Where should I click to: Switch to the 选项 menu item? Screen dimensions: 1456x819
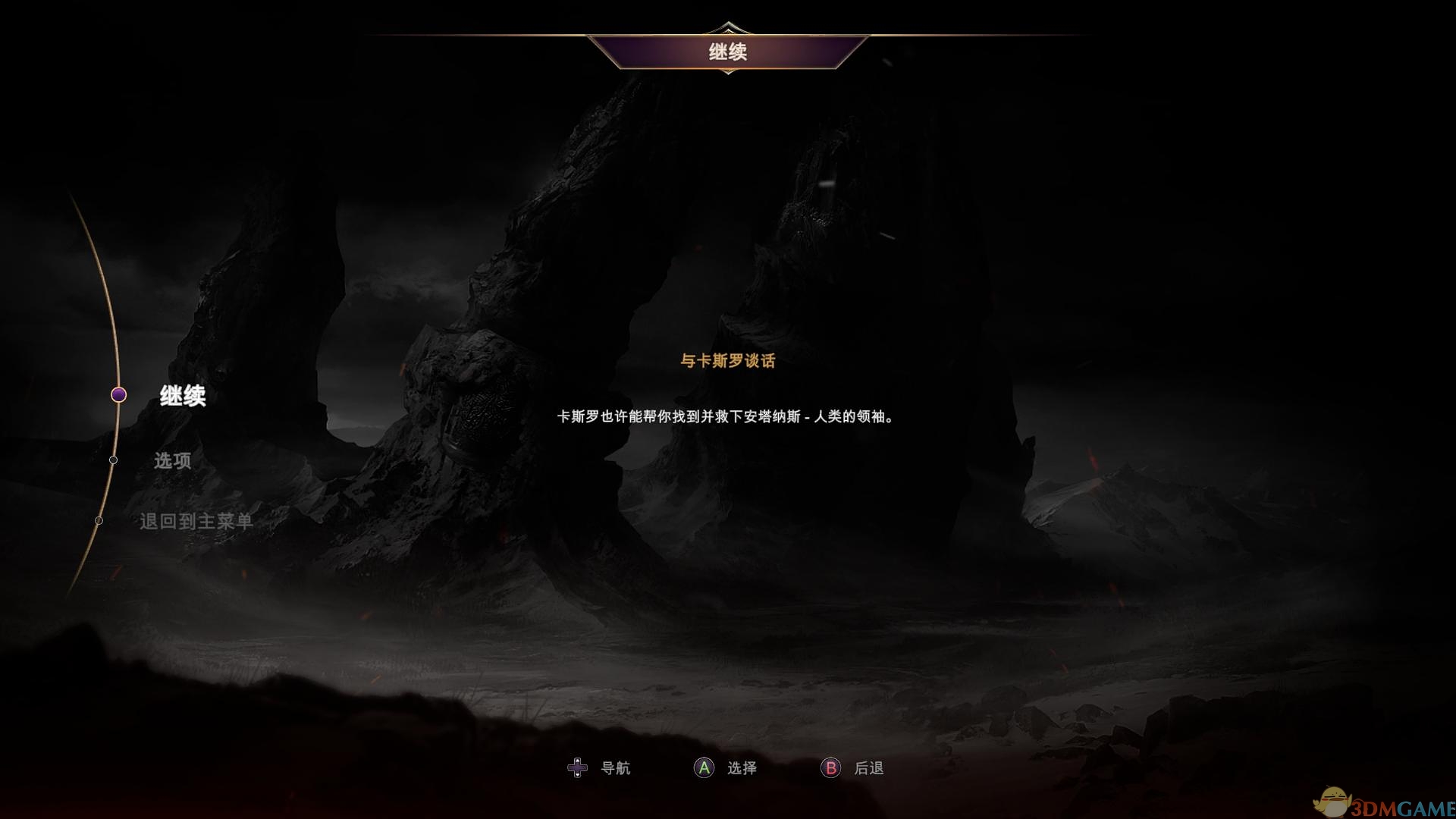click(172, 460)
